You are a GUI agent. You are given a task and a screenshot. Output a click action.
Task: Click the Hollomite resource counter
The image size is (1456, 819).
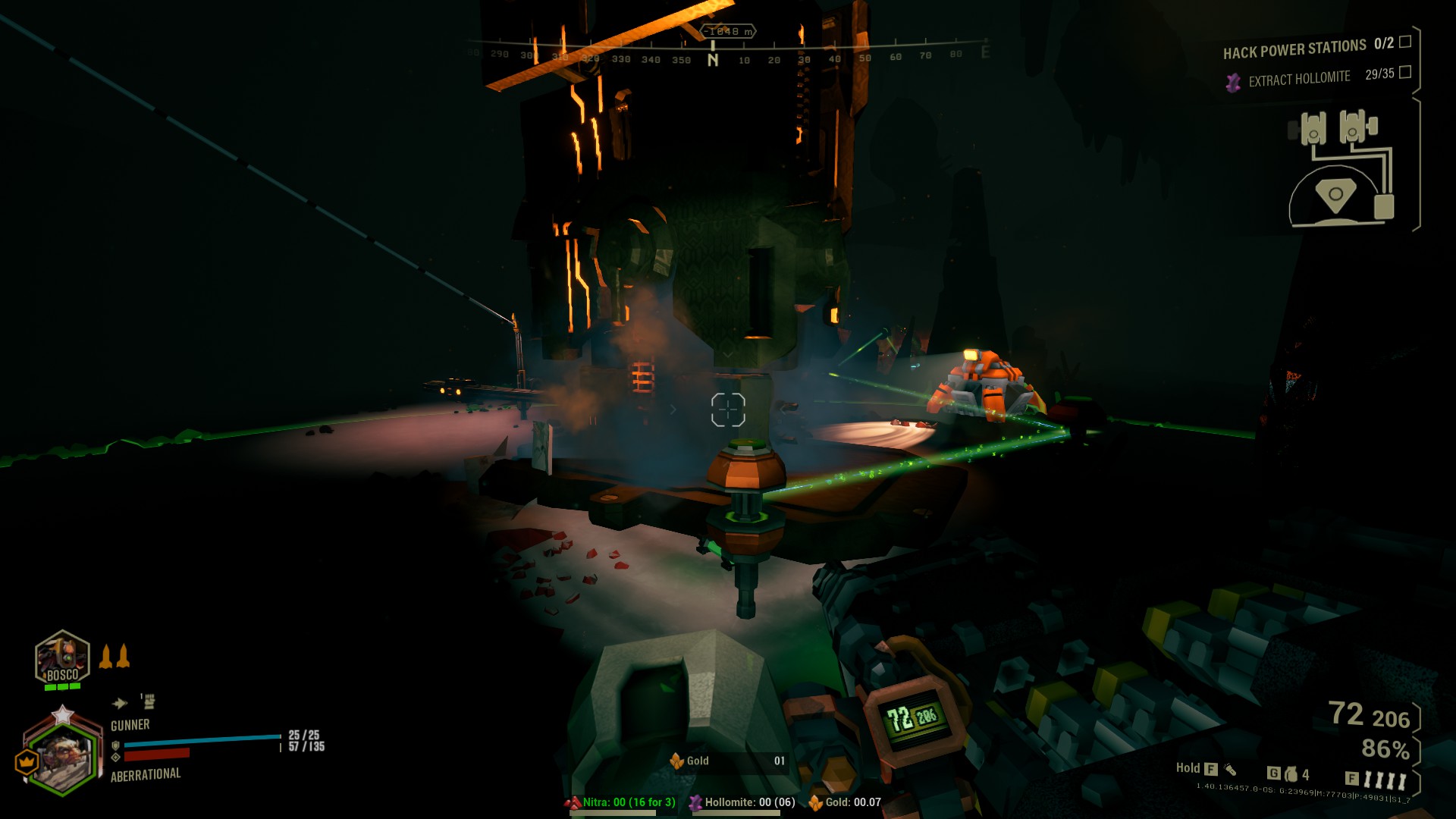742,803
